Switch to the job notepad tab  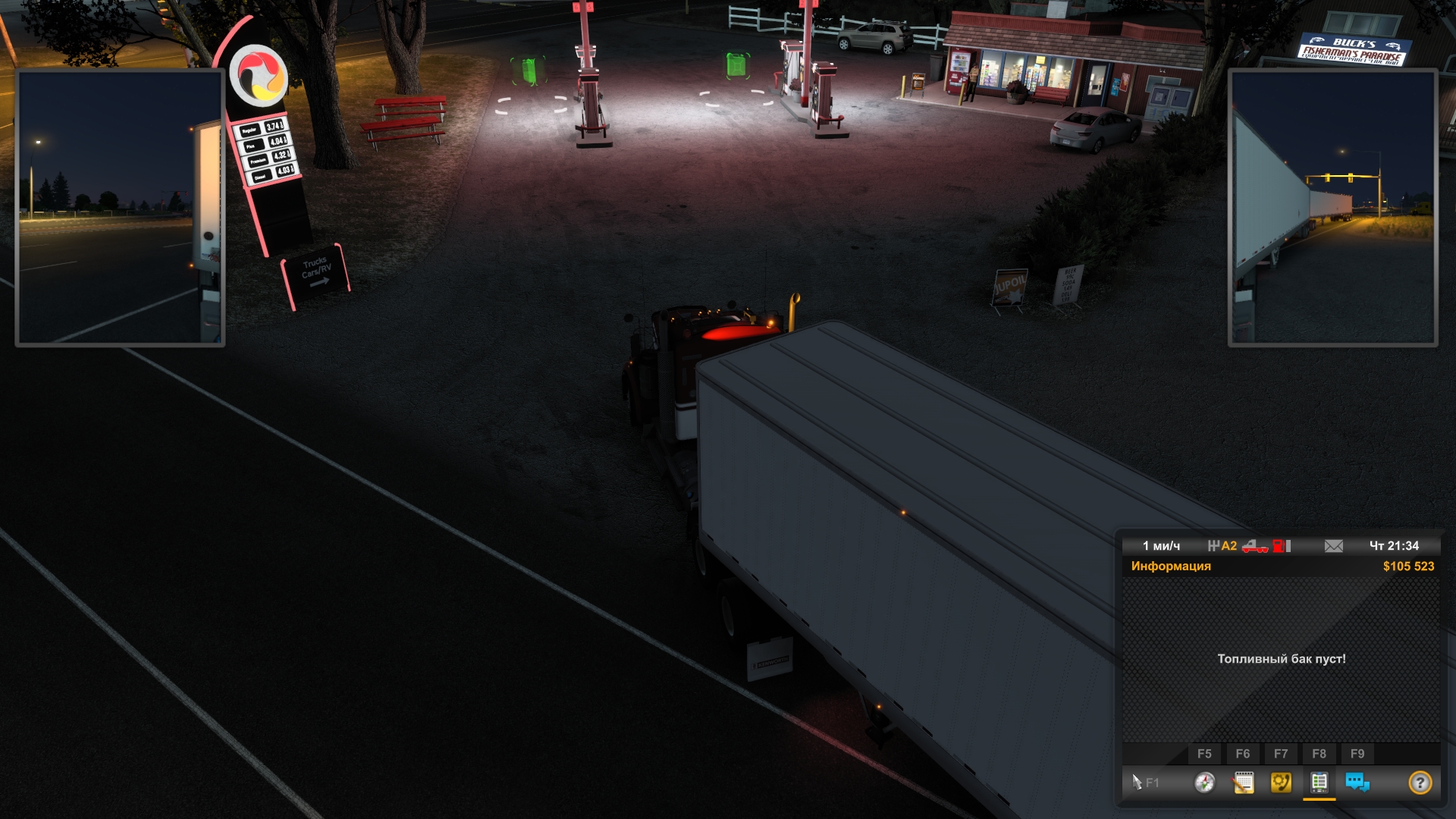[1243, 782]
